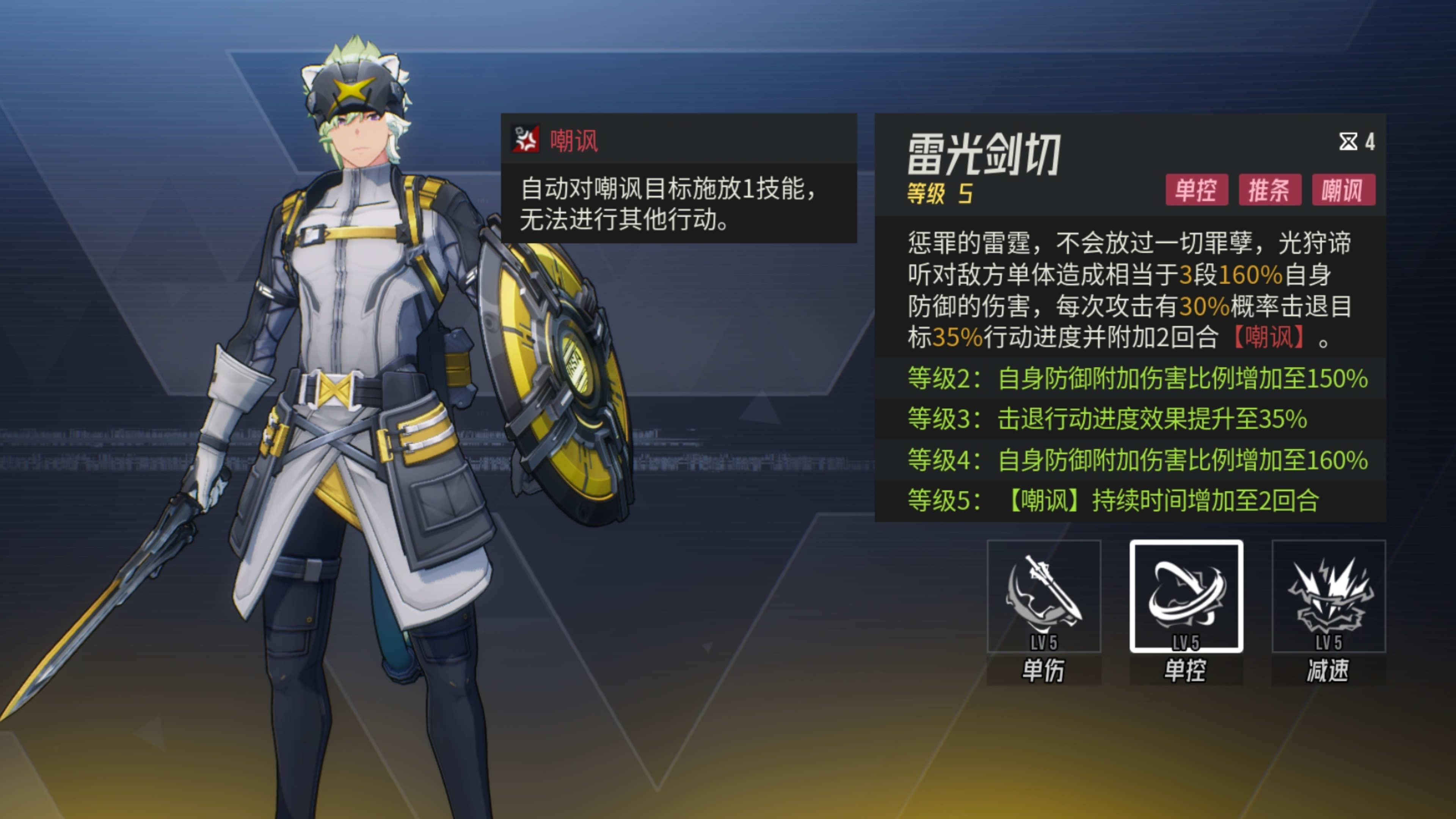
Task: Select the 单伤 sword skill icon
Action: pyautogui.click(x=1043, y=596)
